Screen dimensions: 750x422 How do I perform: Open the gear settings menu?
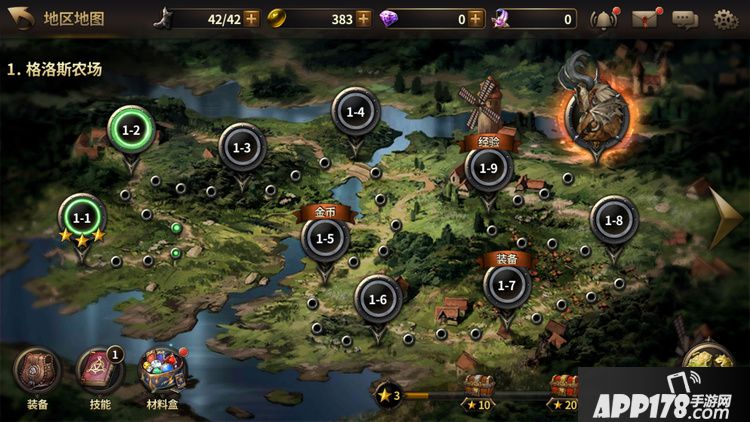tap(726, 18)
